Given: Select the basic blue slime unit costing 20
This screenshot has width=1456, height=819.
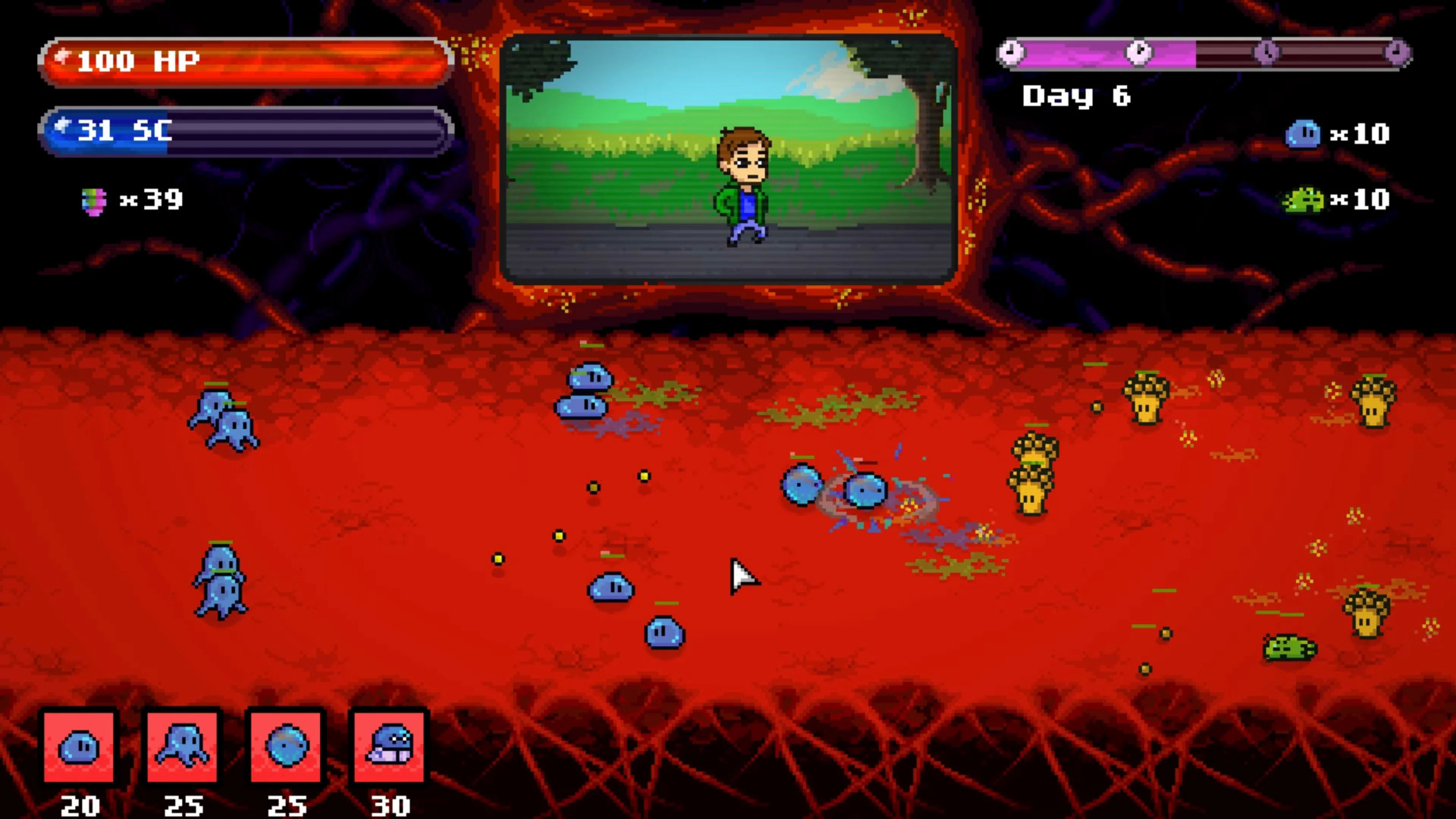Looking at the screenshot, I should (x=79, y=747).
